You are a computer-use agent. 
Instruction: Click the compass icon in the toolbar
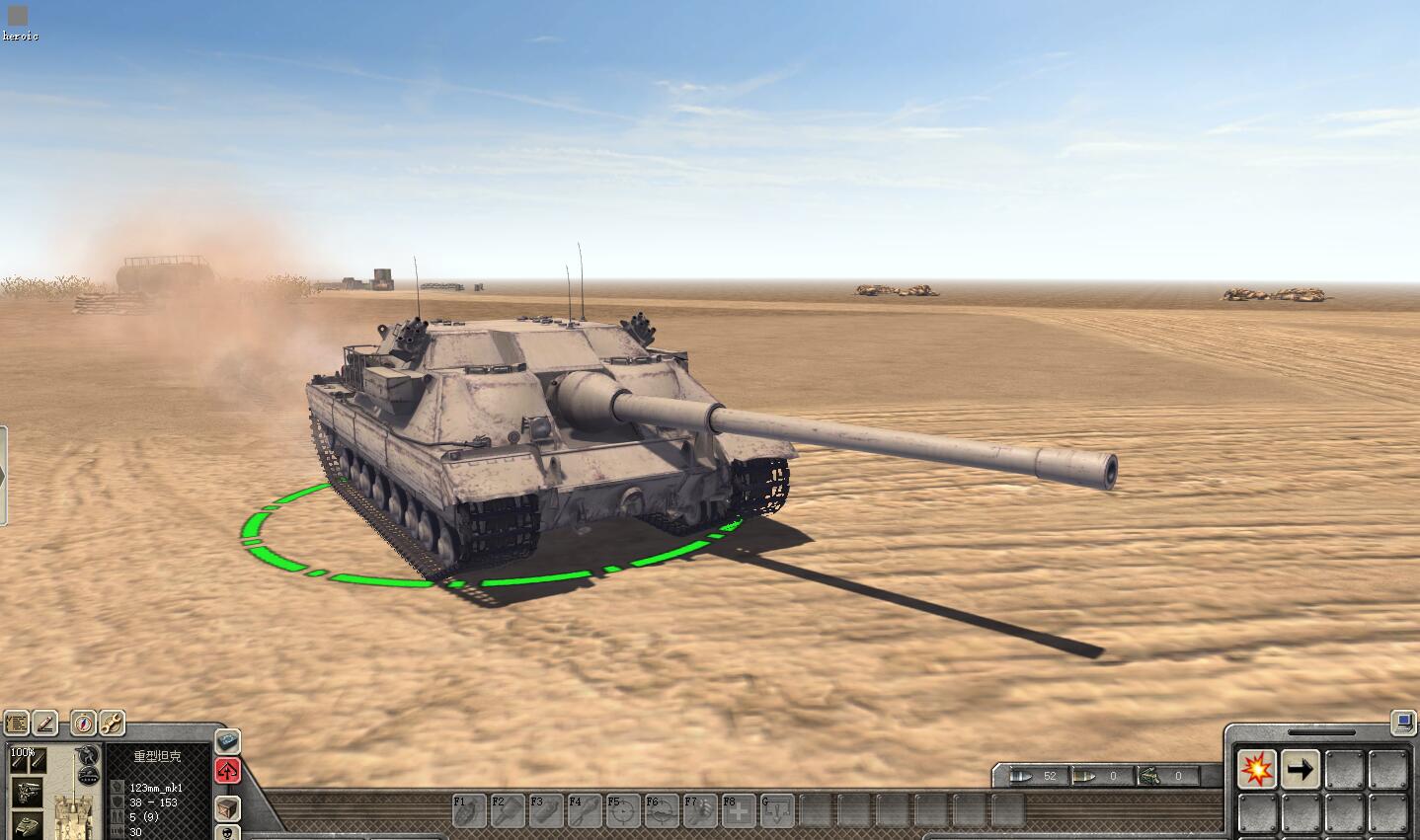click(x=83, y=723)
